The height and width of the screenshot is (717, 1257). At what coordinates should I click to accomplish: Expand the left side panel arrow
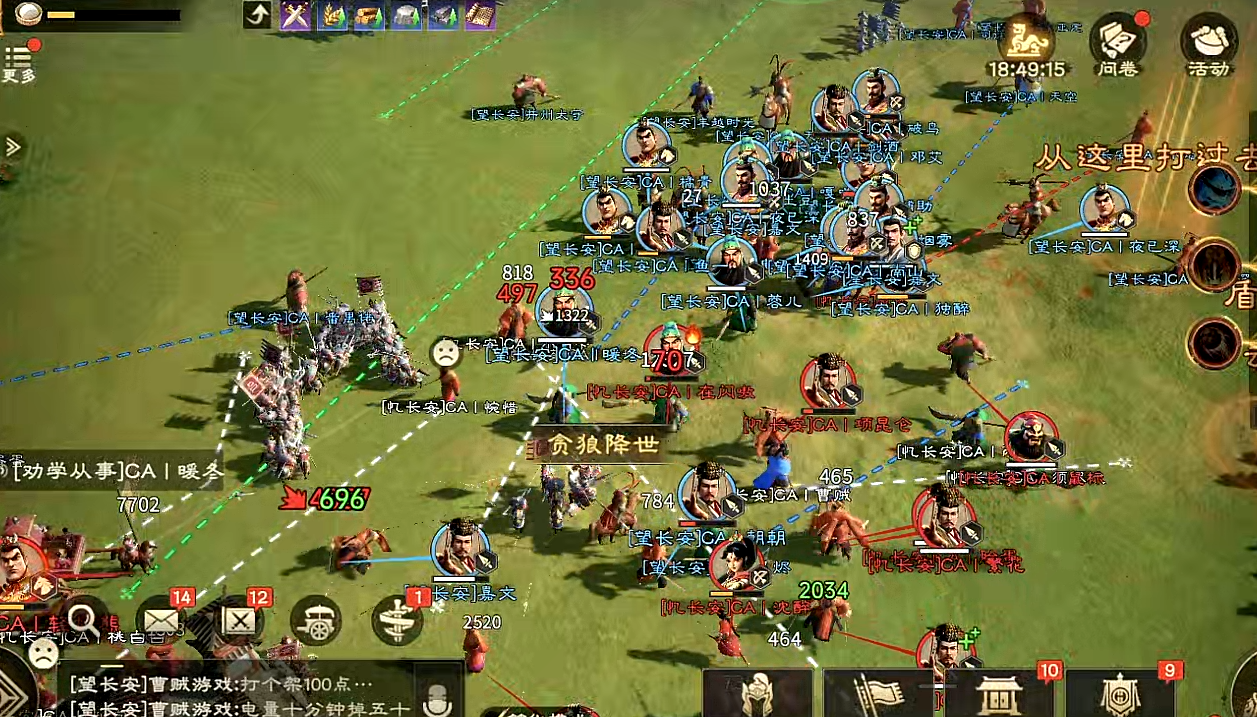13,147
